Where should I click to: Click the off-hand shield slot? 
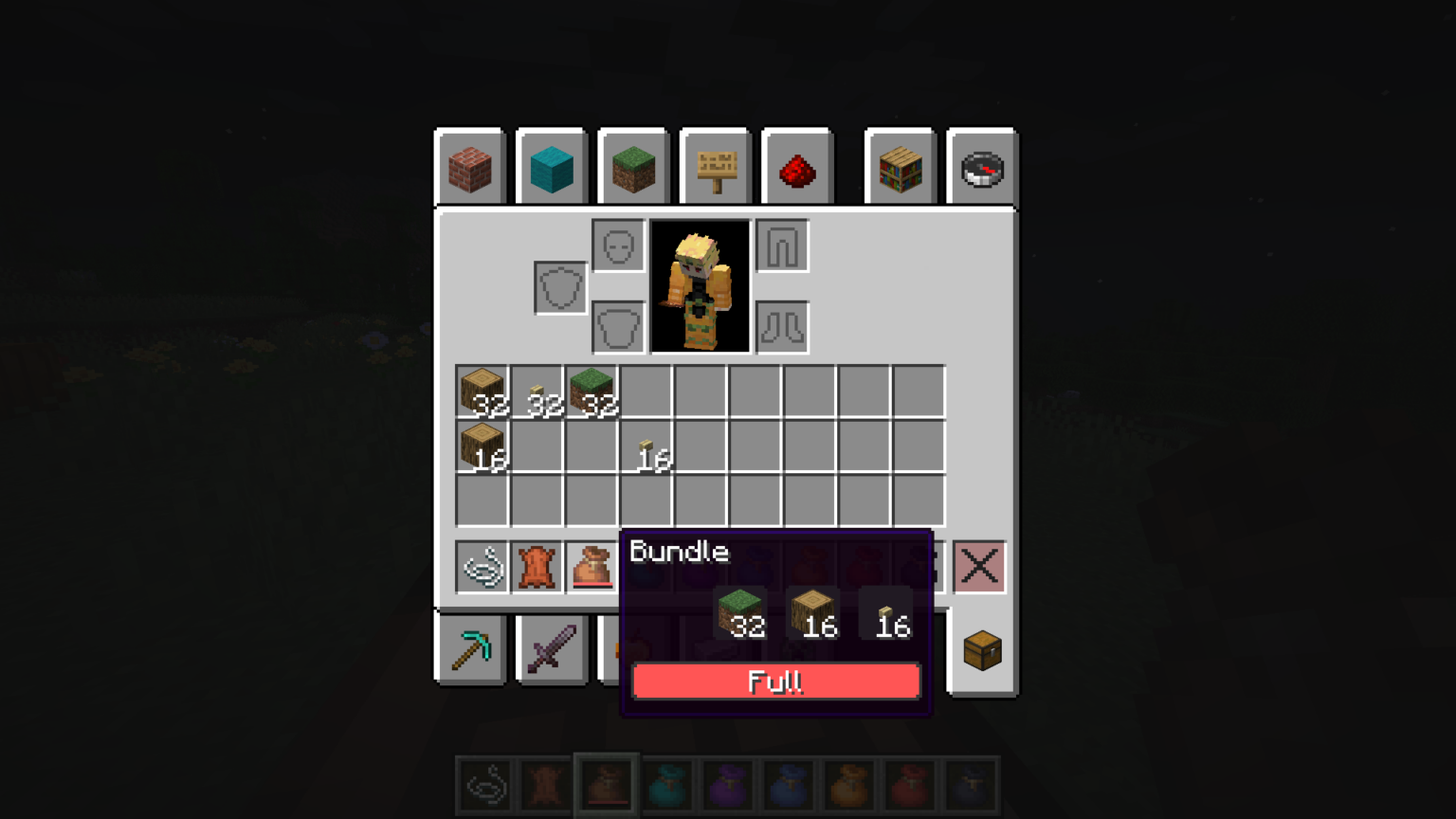pos(560,286)
